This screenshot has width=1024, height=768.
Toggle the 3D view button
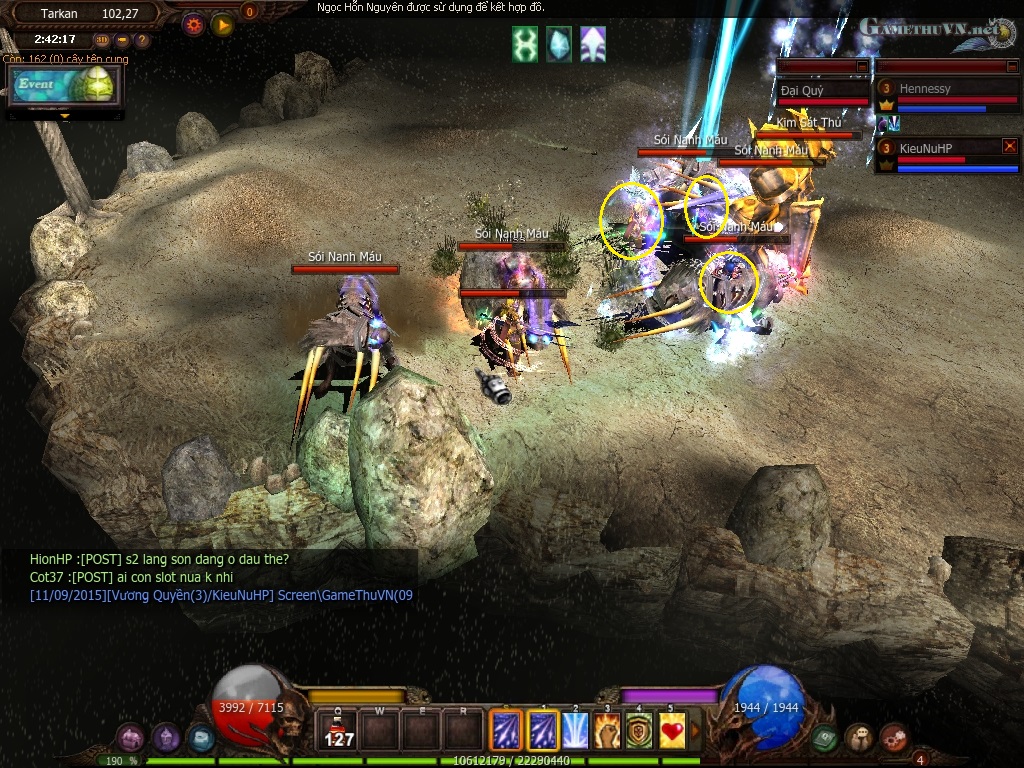tap(103, 41)
